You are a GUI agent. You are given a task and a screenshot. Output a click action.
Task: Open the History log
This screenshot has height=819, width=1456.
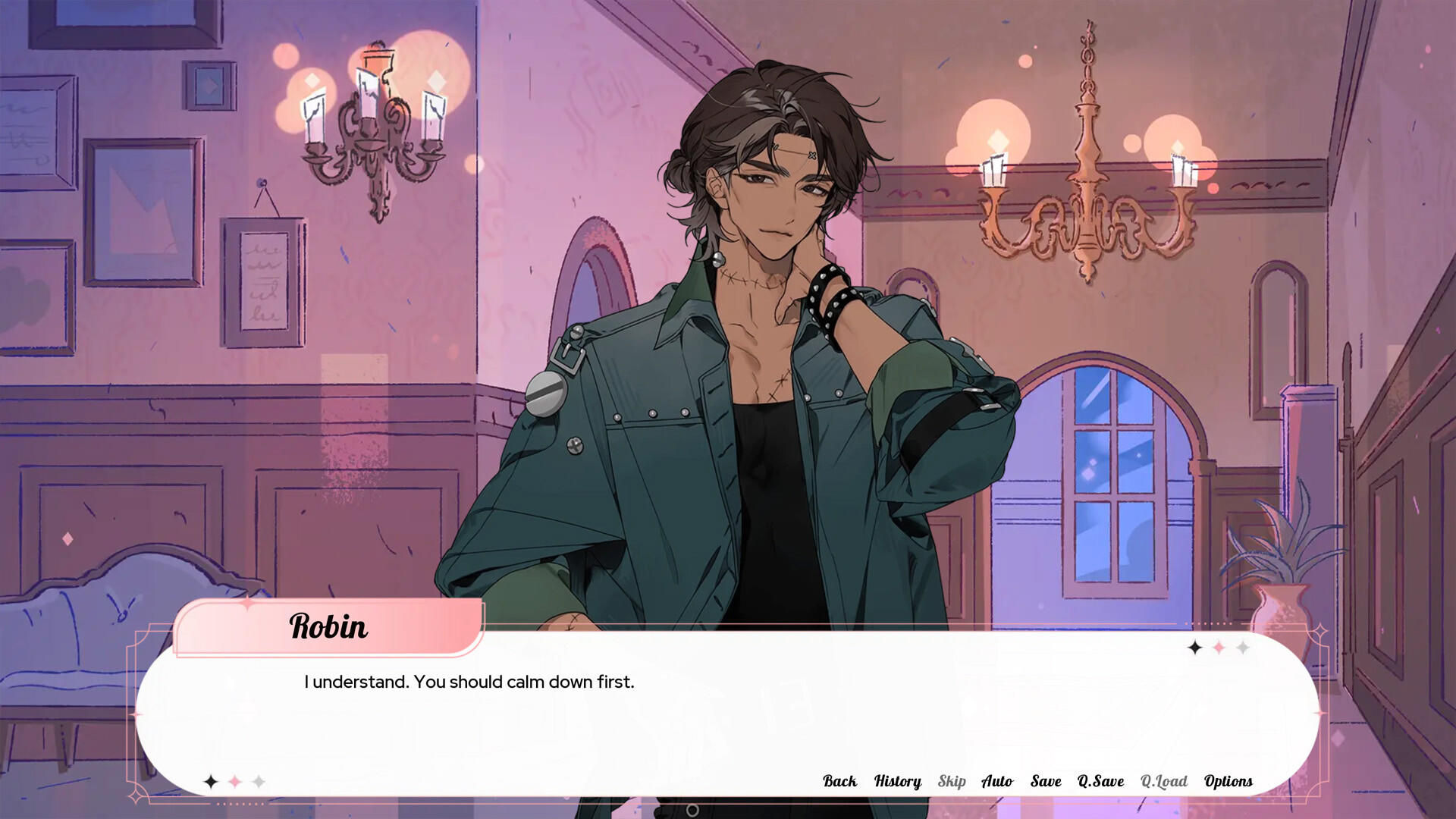[x=897, y=781]
